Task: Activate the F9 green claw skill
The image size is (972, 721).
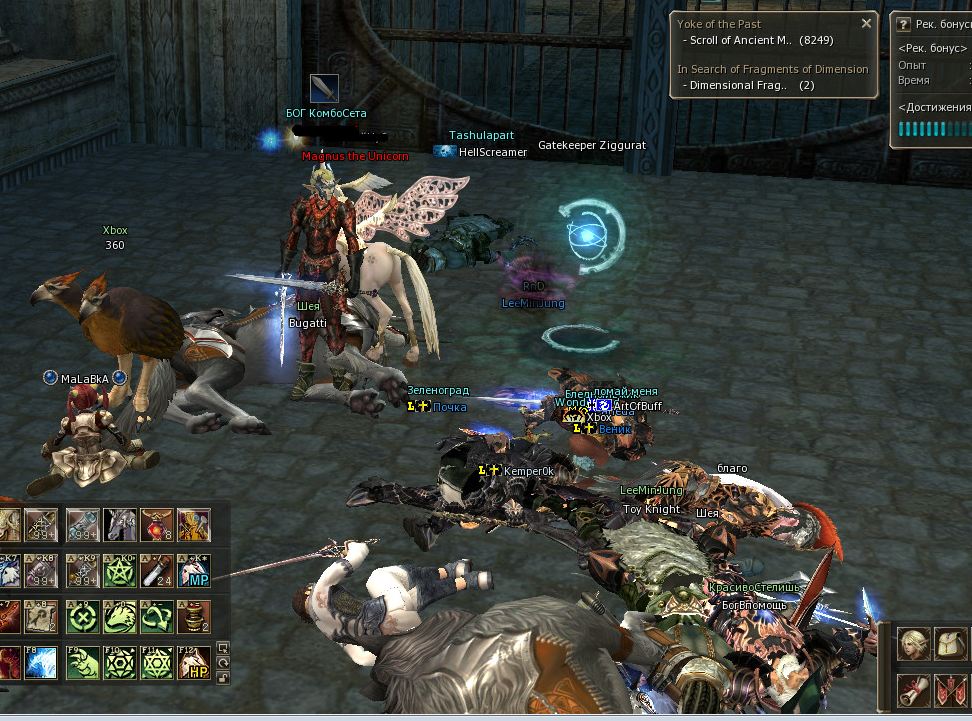Action: pyautogui.click(x=82, y=662)
